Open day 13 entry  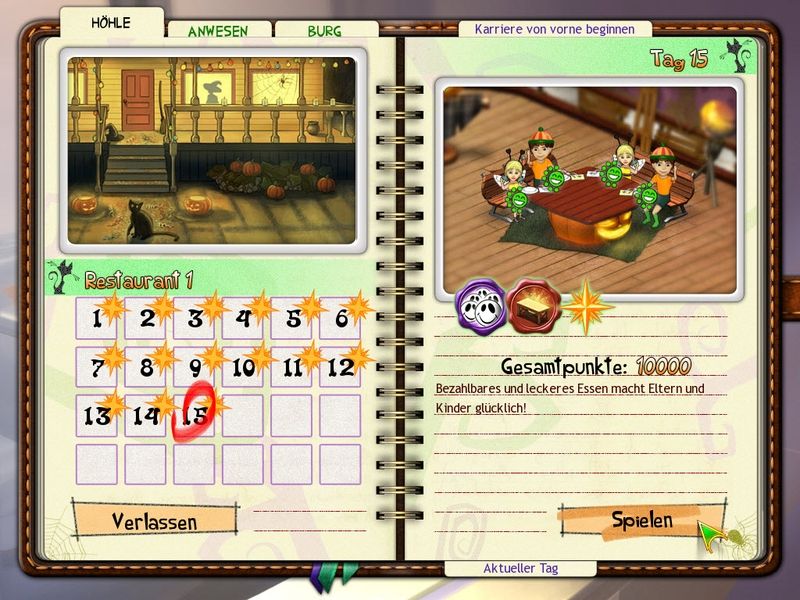[x=97, y=415]
